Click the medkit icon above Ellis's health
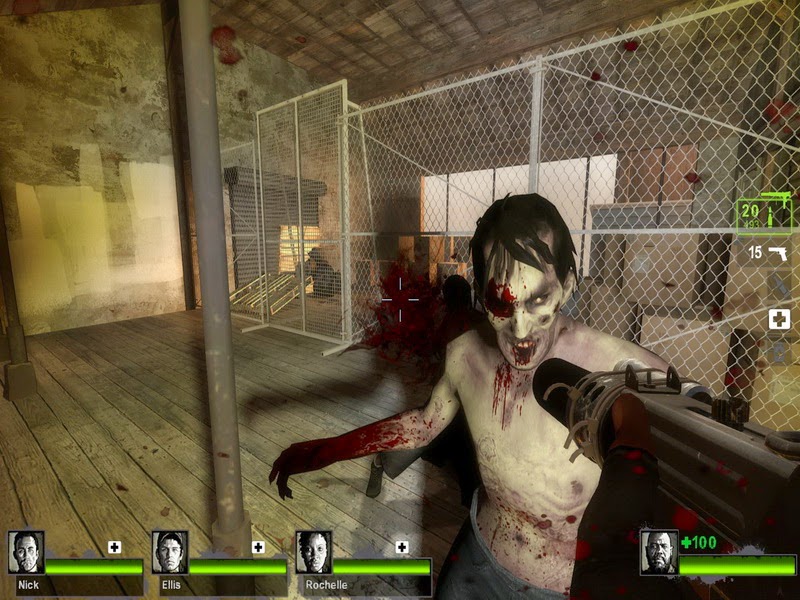 (258, 547)
